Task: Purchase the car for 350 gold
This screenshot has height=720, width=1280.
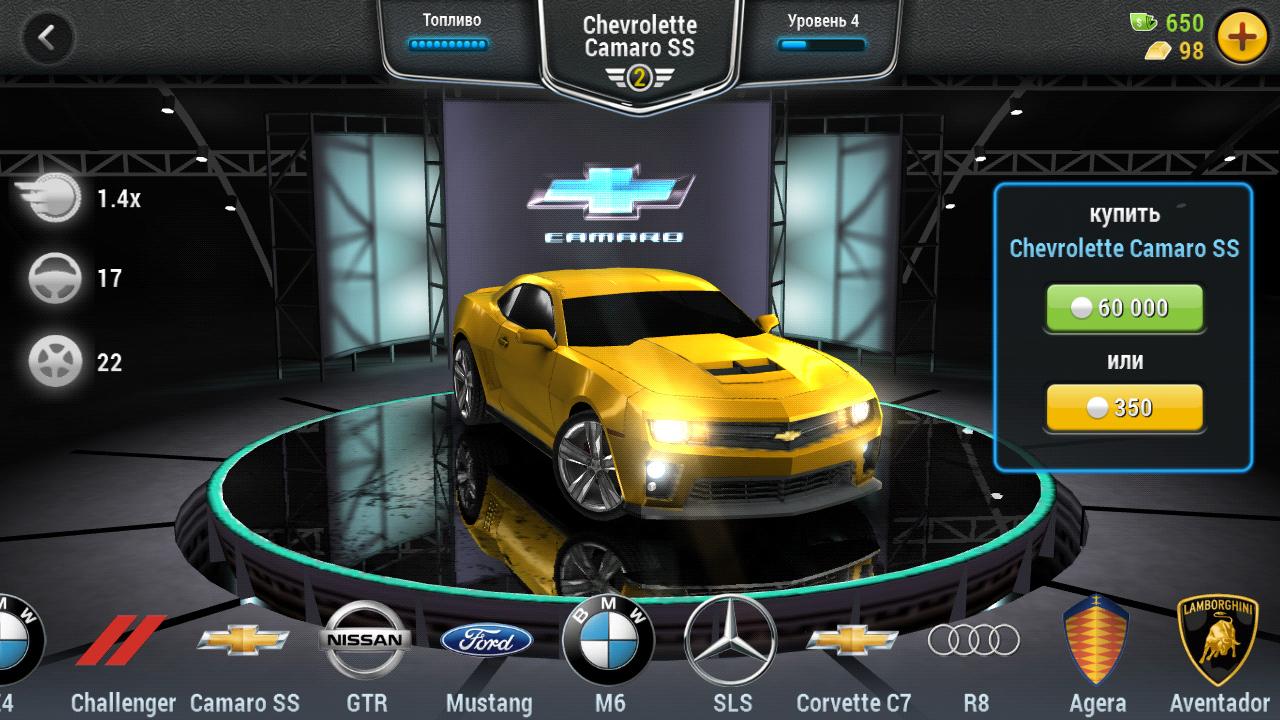Action: (1124, 407)
